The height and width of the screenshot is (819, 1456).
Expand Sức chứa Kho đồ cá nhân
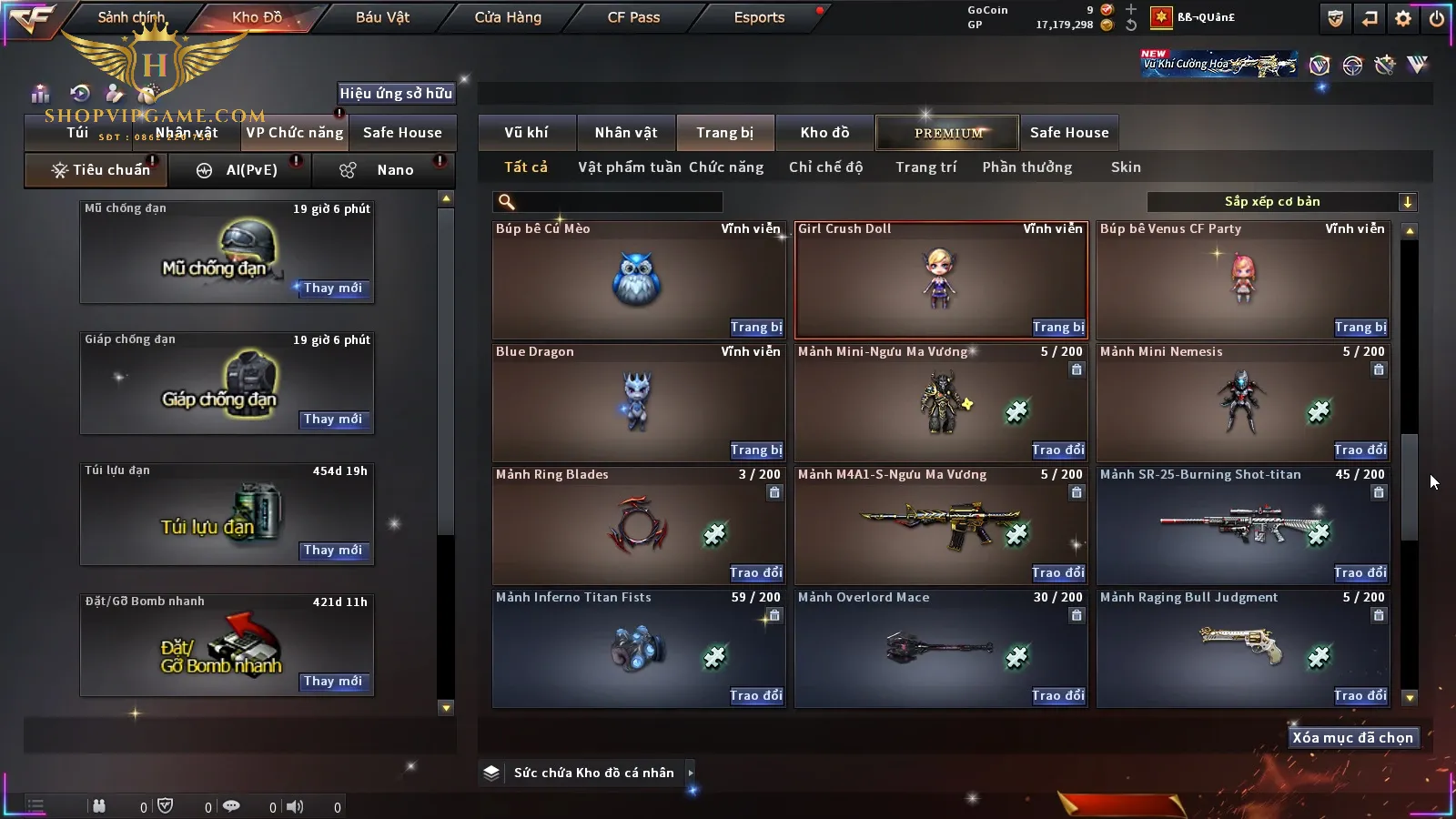[691, 773]
